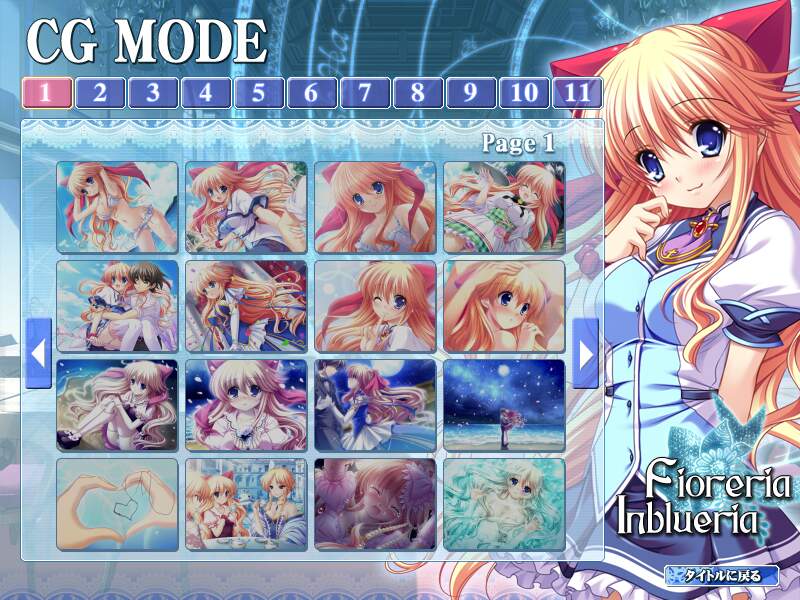Image resolution: width=800 pixels, height=600 pixels.
Task: Select the highlighted page 1 tab
Action: tap(47, 93)
